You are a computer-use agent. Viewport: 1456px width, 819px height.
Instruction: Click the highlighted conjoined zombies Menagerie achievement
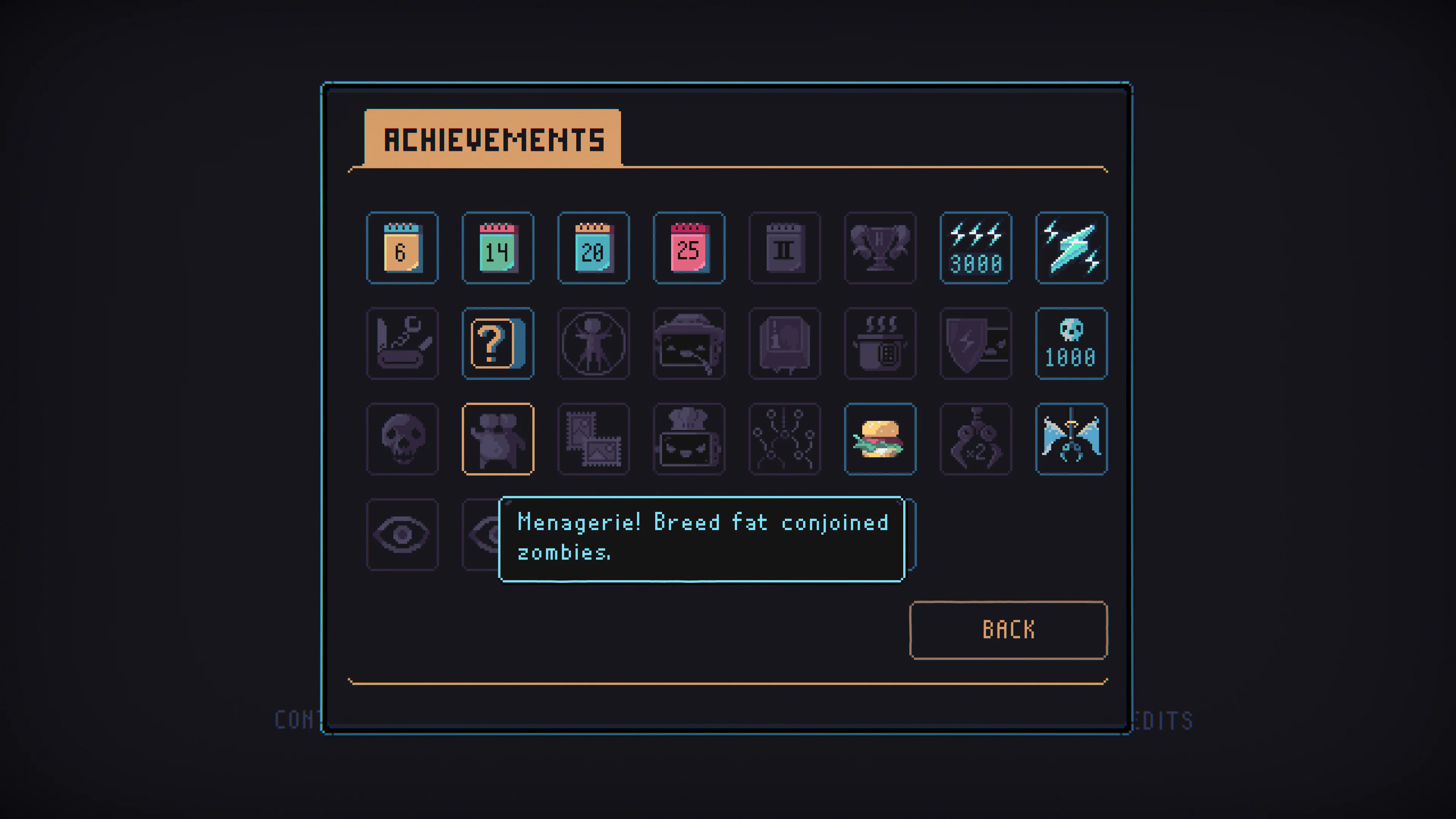pos(497,439)
